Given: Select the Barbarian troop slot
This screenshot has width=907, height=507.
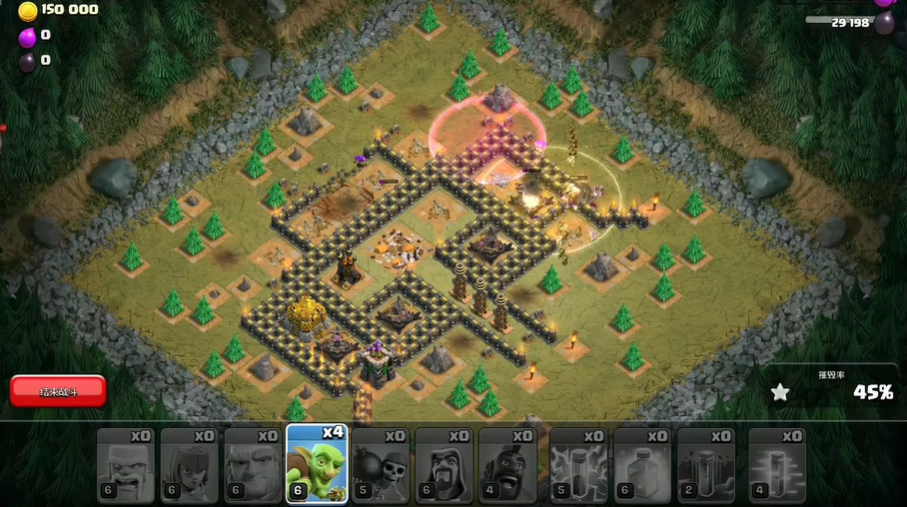Looking at the screenshot, I should pyautogui.click(x=125, y=464).
